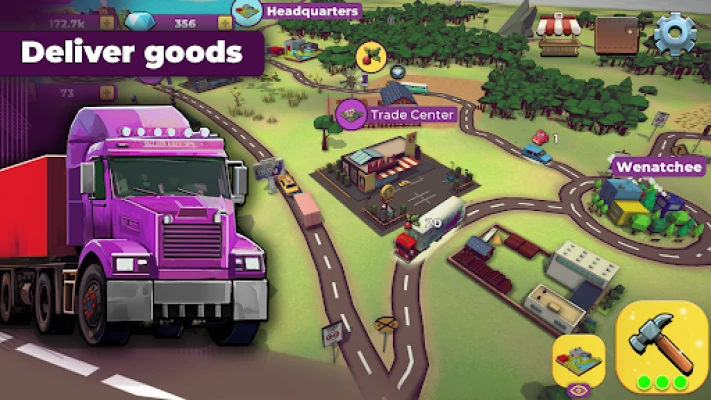Open the shop stall icon
This screenshot has height=400, width=711.
[x=559, y=34]
